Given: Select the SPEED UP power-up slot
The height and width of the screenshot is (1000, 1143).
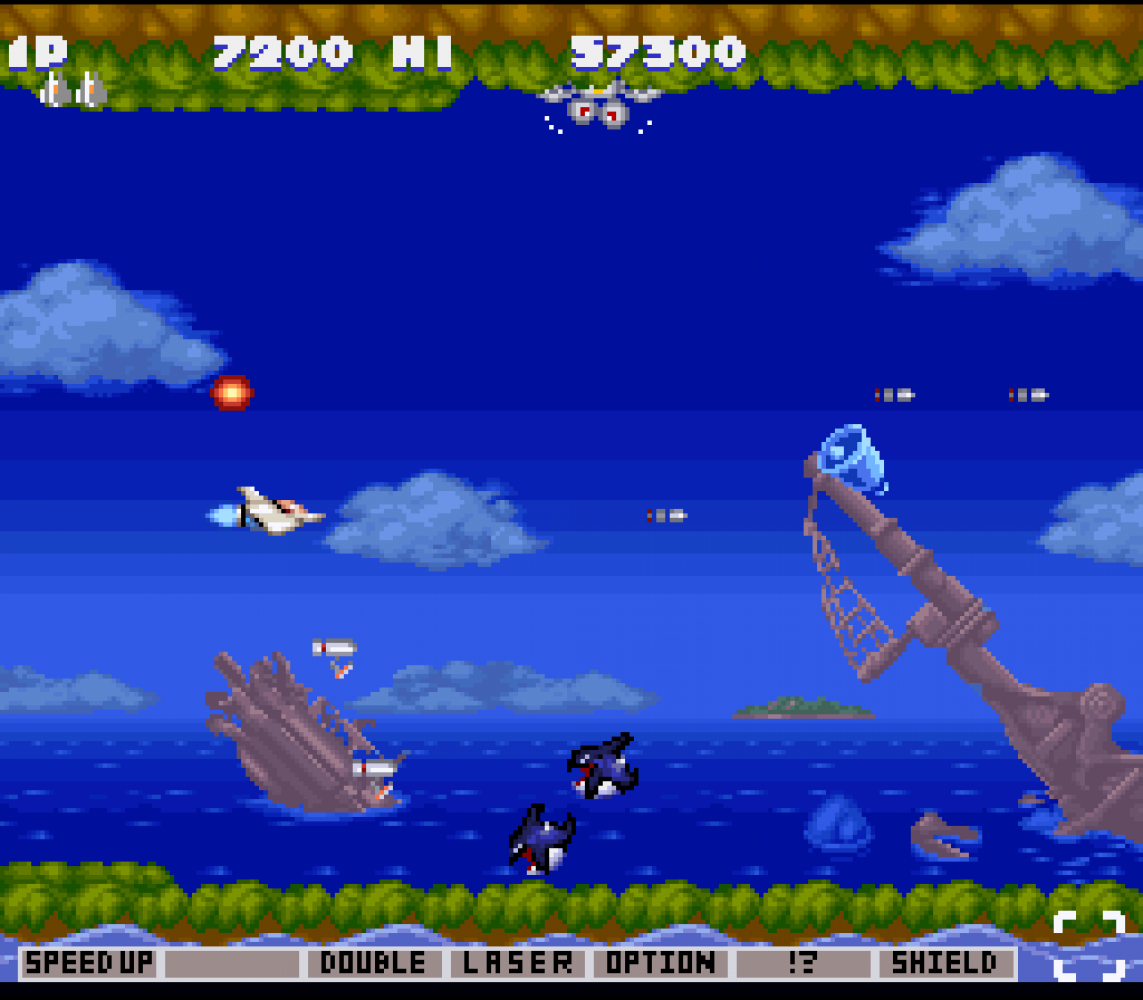Looking at the screenshot, I should pos(89,963).
